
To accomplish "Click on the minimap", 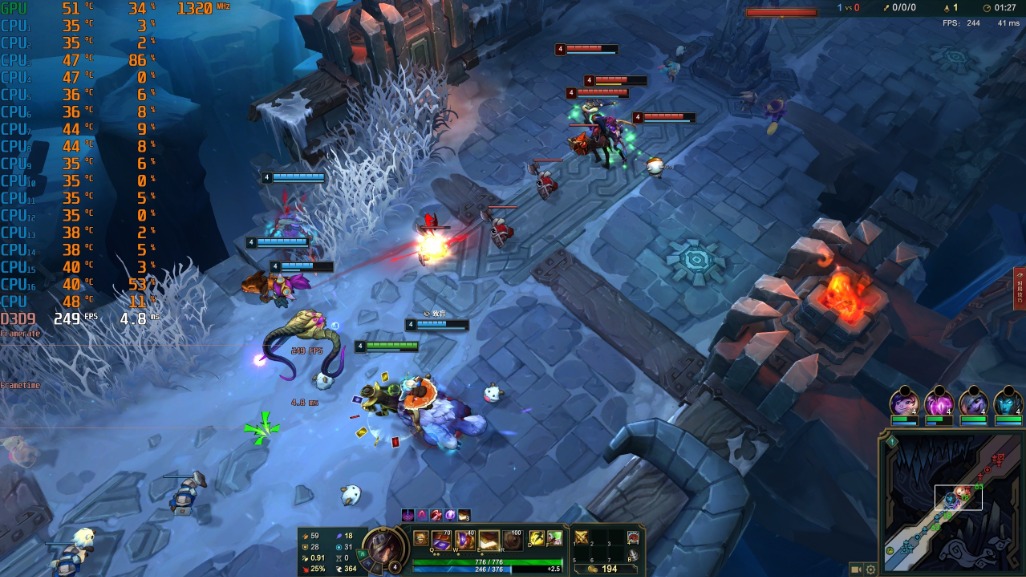I will (951, 505).
